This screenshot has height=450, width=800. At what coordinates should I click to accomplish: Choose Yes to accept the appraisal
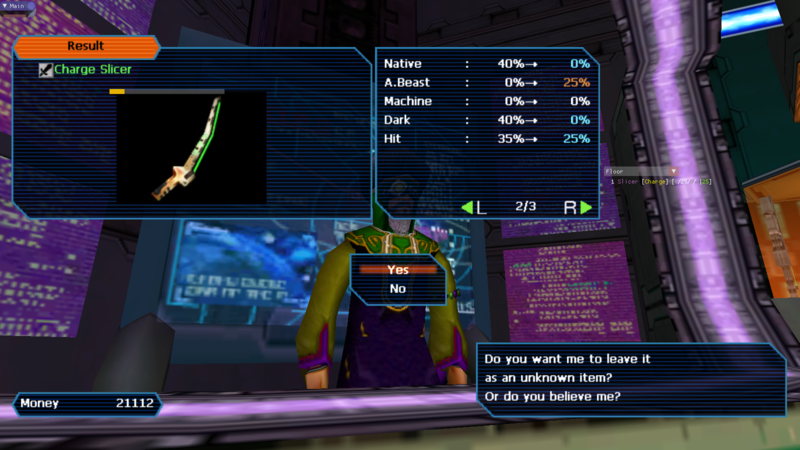[x=398, y=269]
